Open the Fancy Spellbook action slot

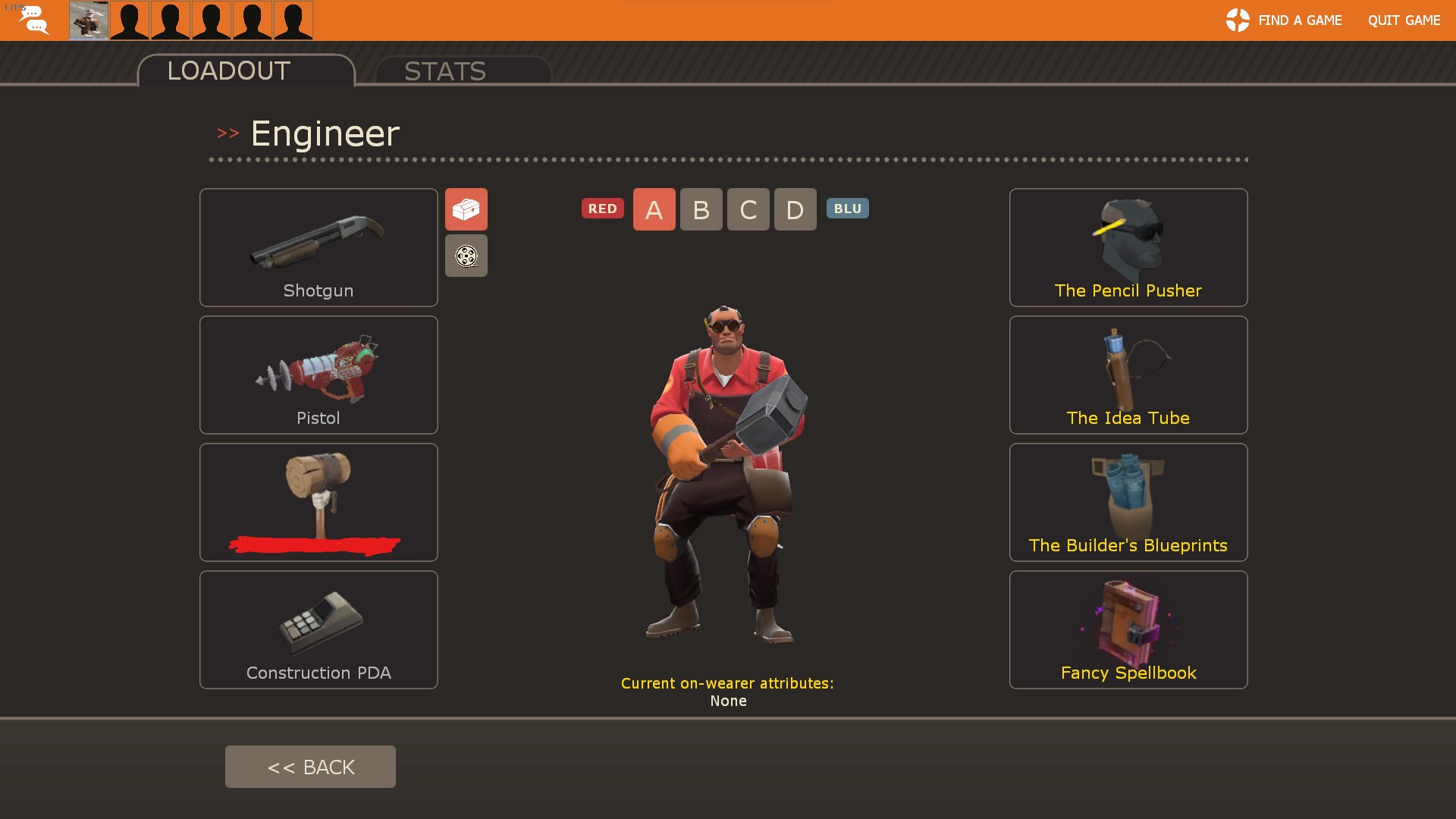click(1128, 629)
